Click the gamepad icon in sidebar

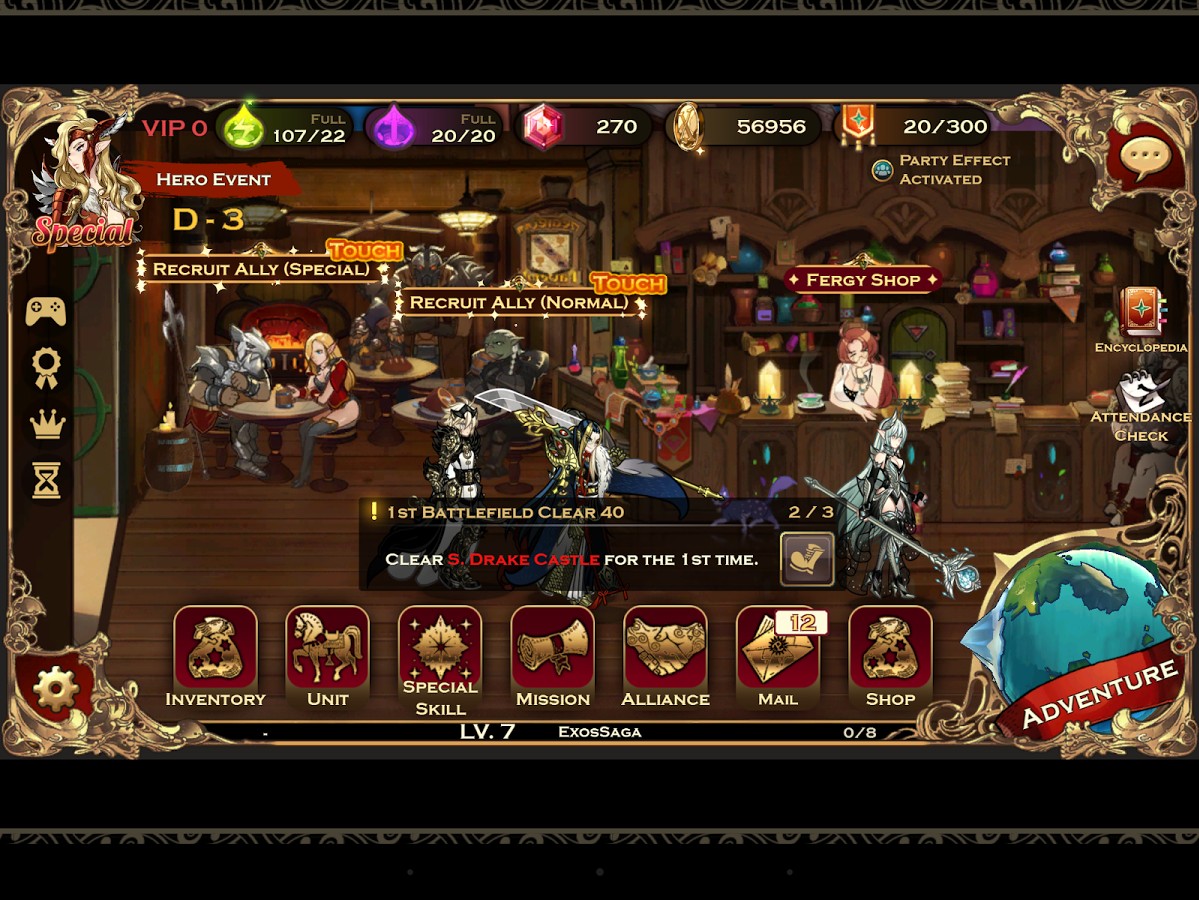46,311
